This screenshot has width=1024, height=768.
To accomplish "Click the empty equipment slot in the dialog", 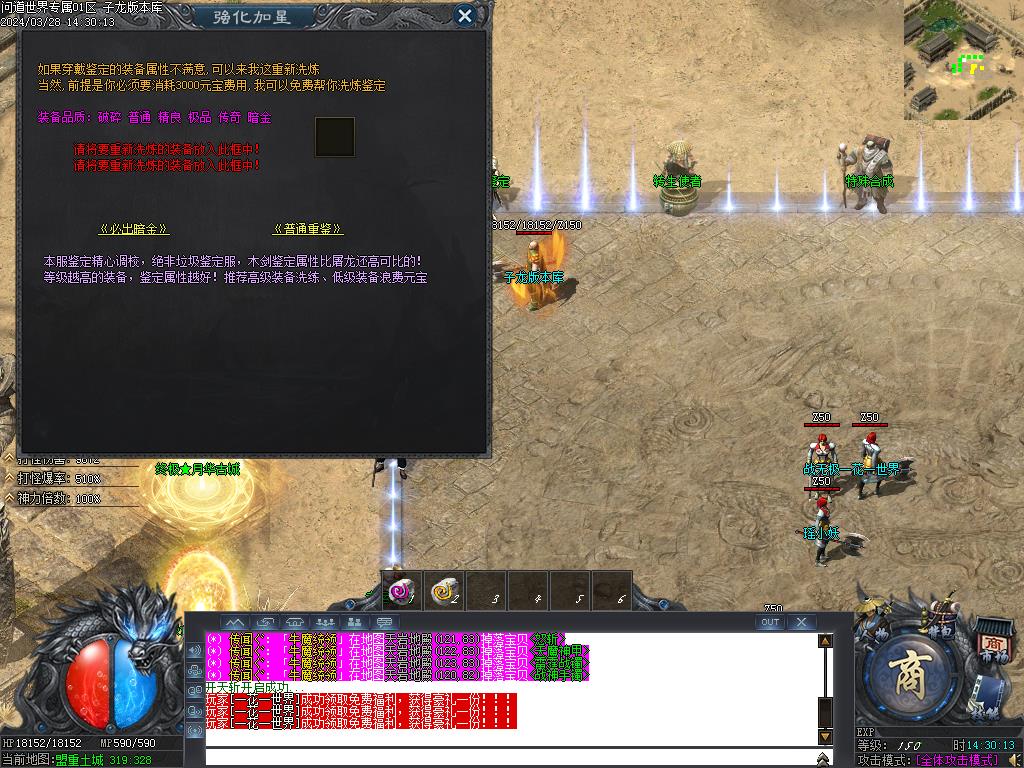I will [335, 137].
